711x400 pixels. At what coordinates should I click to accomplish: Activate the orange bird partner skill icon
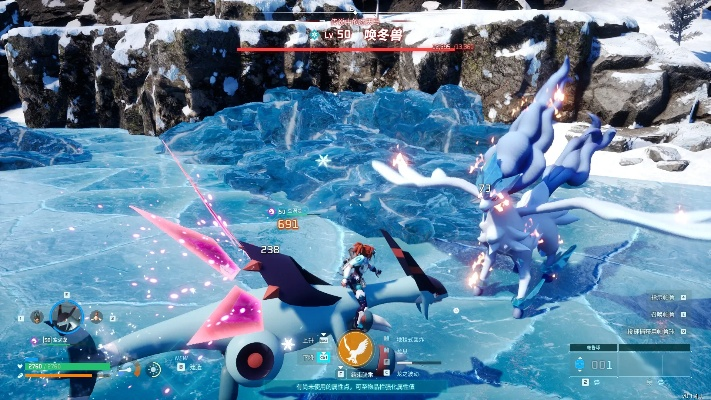pos(355,350)
